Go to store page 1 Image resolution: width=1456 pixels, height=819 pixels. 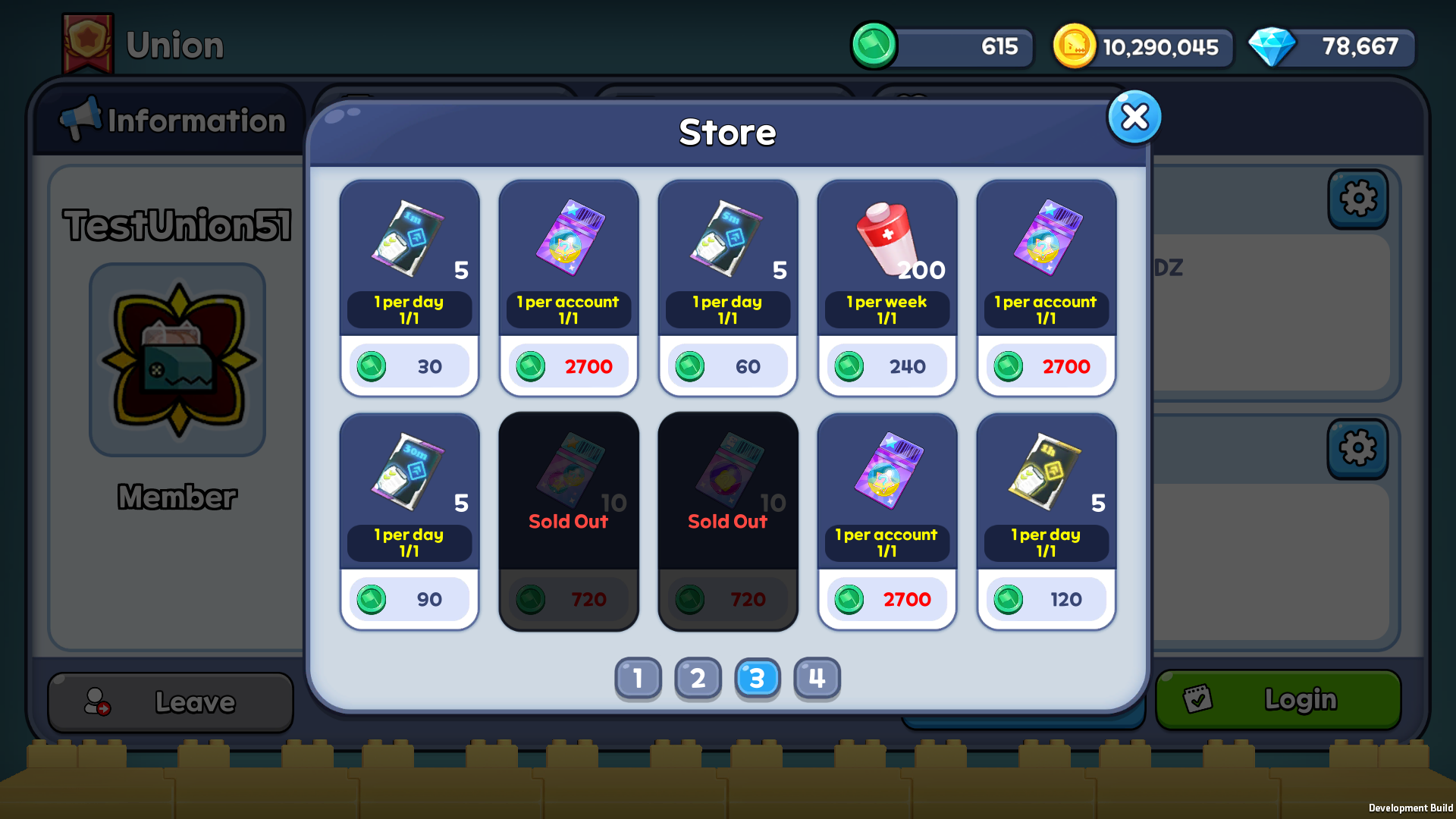pos(638,678)
